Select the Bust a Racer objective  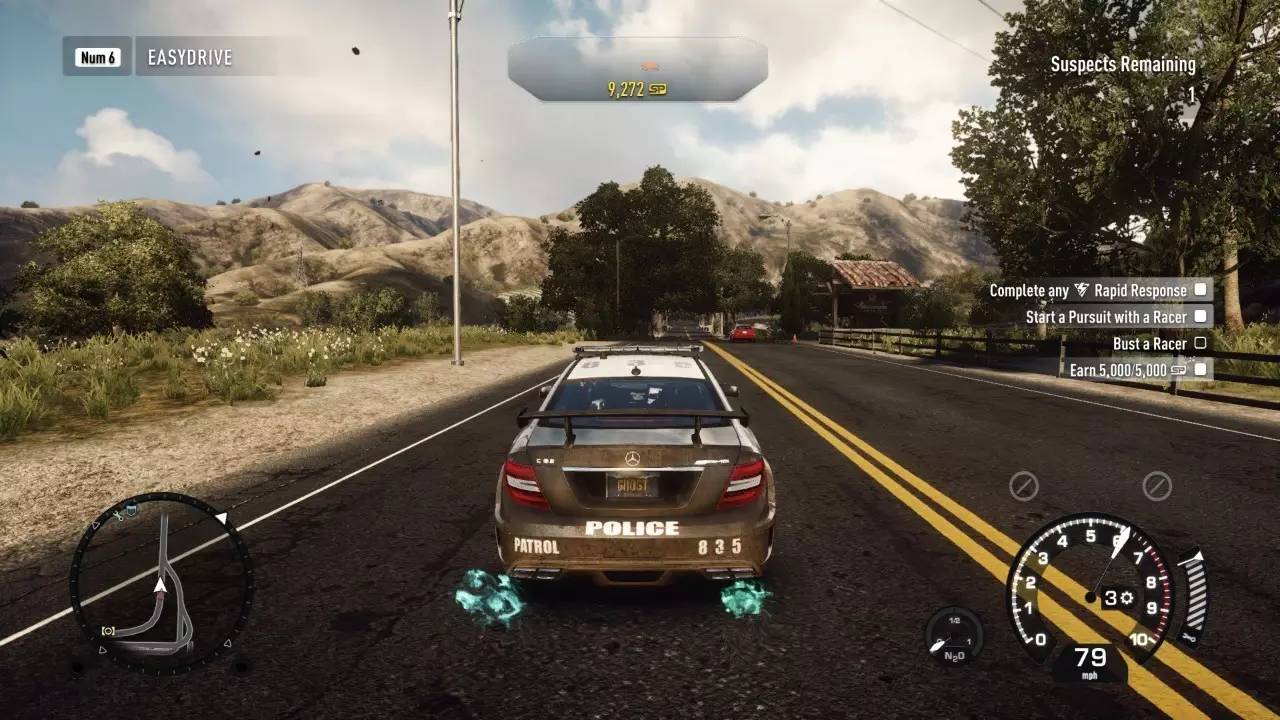(1160, 344)
